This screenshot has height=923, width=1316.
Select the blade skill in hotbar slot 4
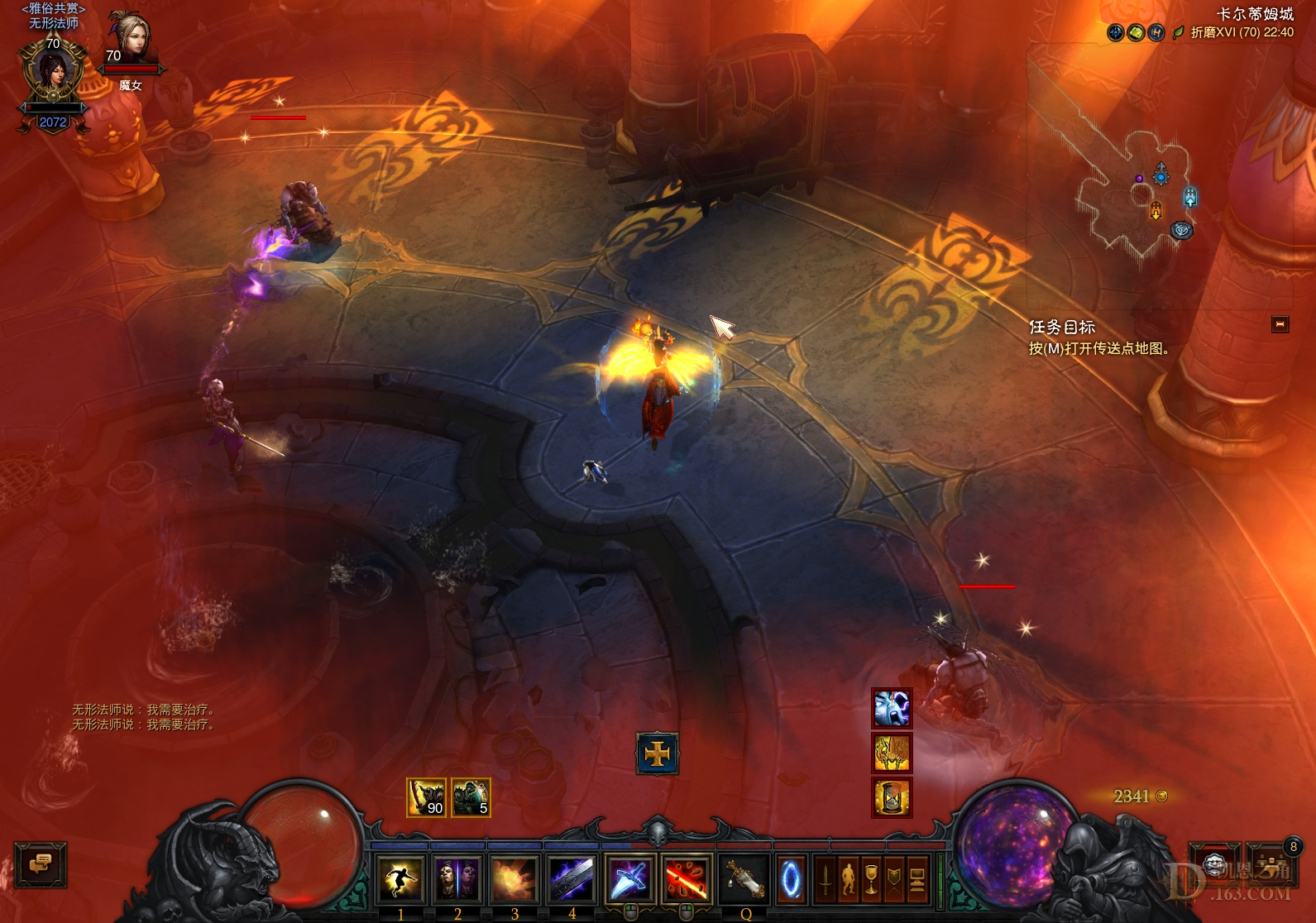pyautogui.click(x=571, y=879)
